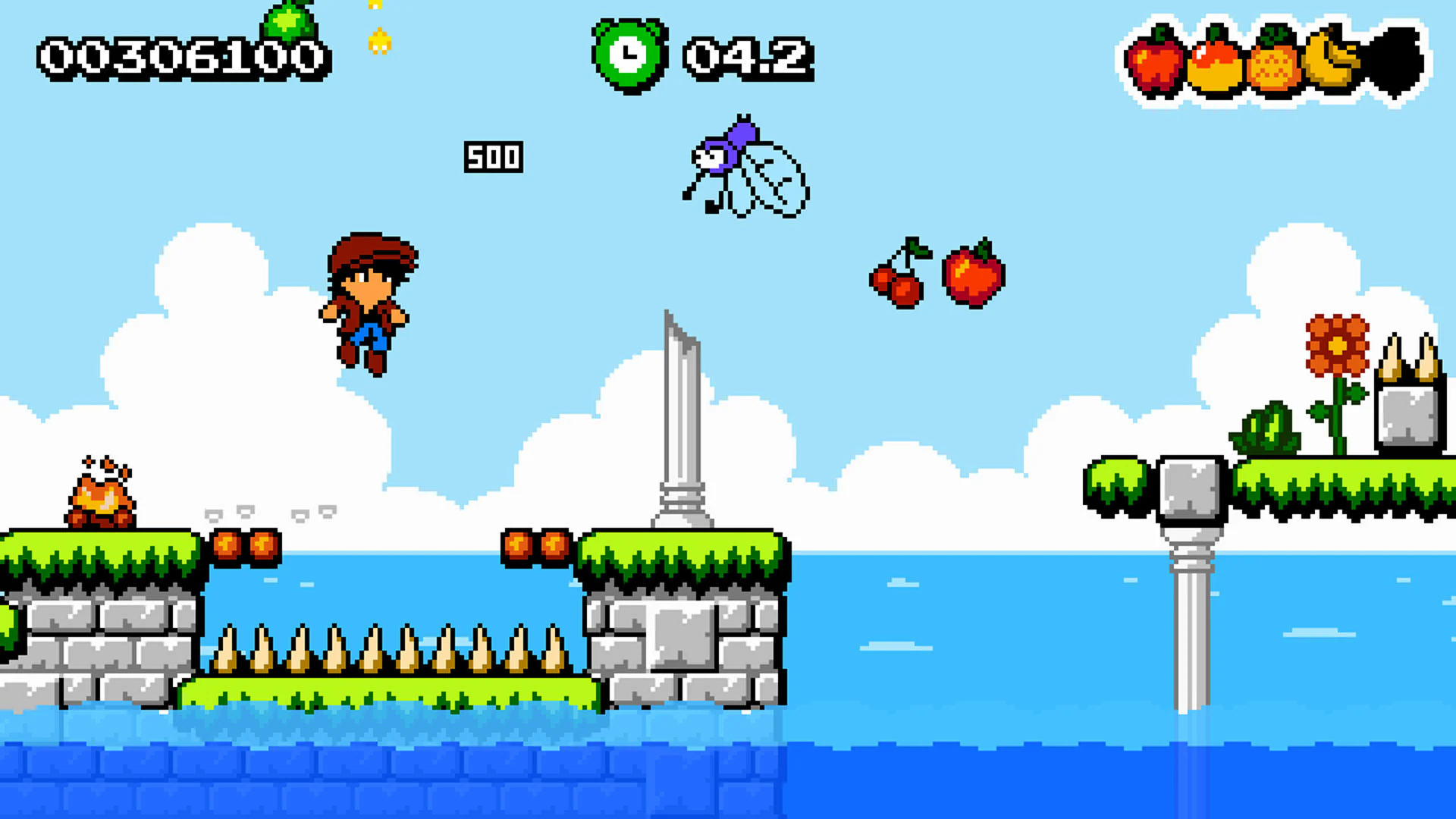The image size is (1456, 819).
Task: Select the pineapple icon in the top-right HUD
Action: (x=1271, y=64)
